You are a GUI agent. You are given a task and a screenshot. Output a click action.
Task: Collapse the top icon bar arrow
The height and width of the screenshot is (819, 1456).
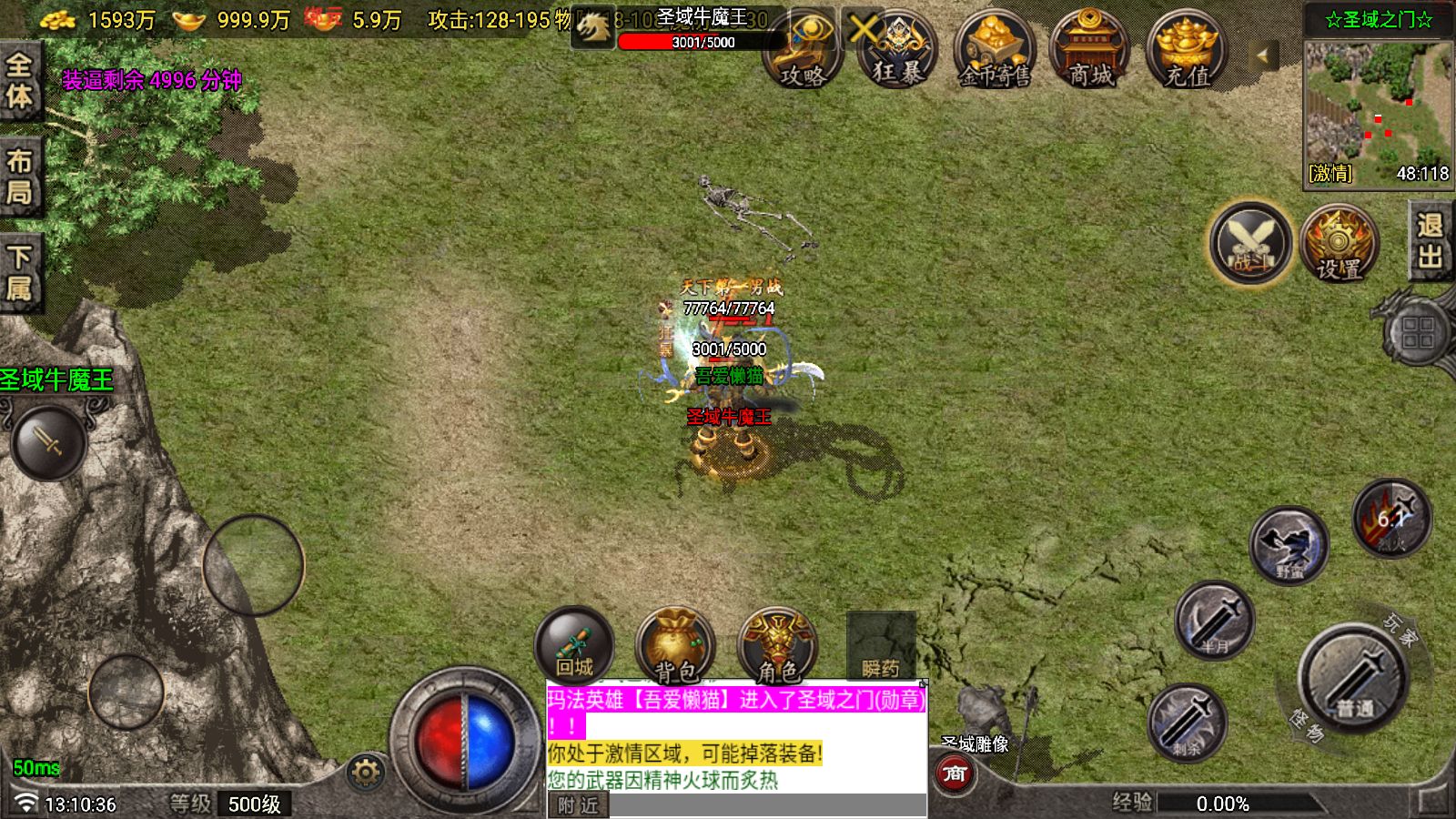click(x=1262, y=56)
